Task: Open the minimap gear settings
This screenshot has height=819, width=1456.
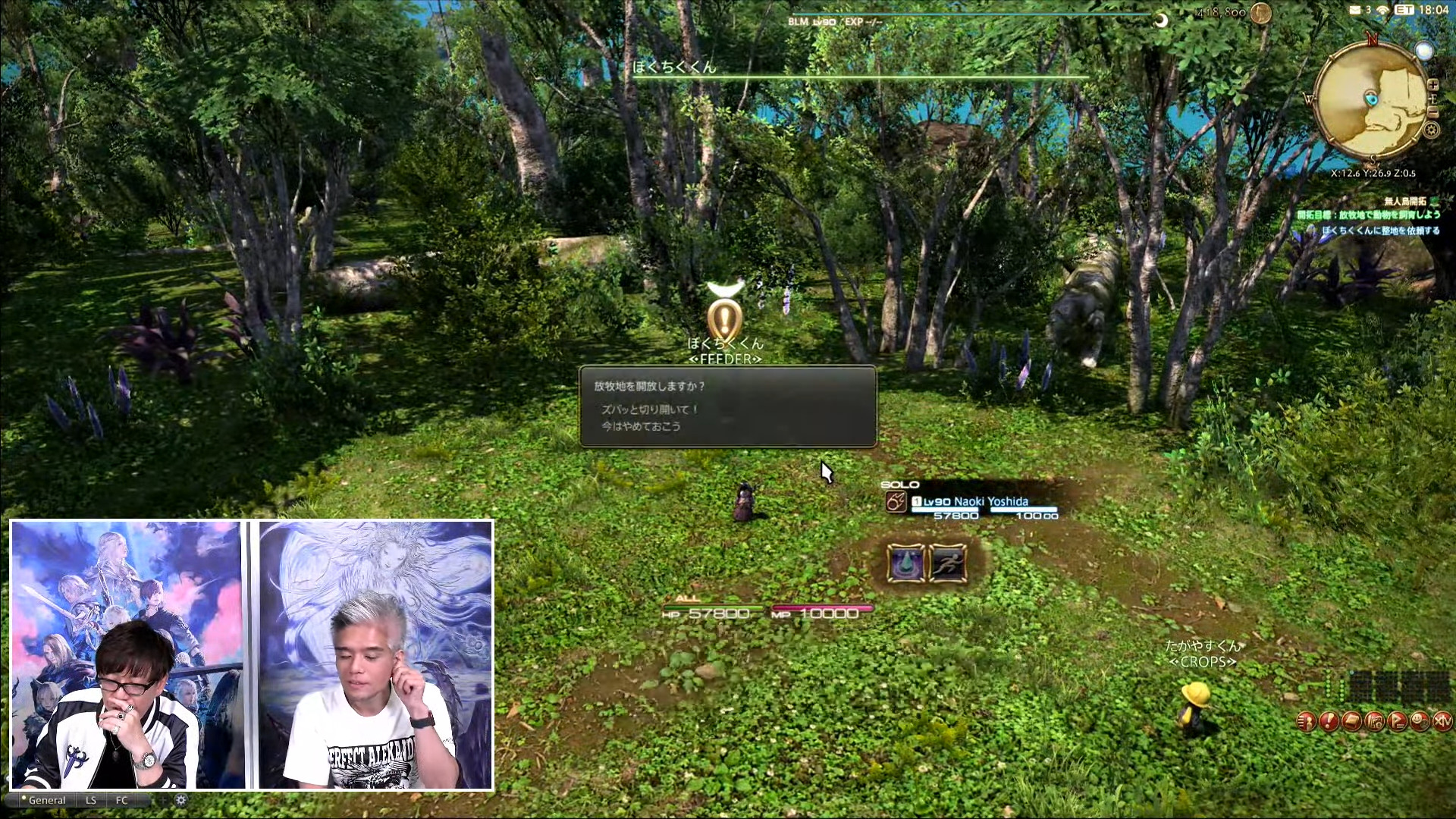Action: tap(1431, 130)
